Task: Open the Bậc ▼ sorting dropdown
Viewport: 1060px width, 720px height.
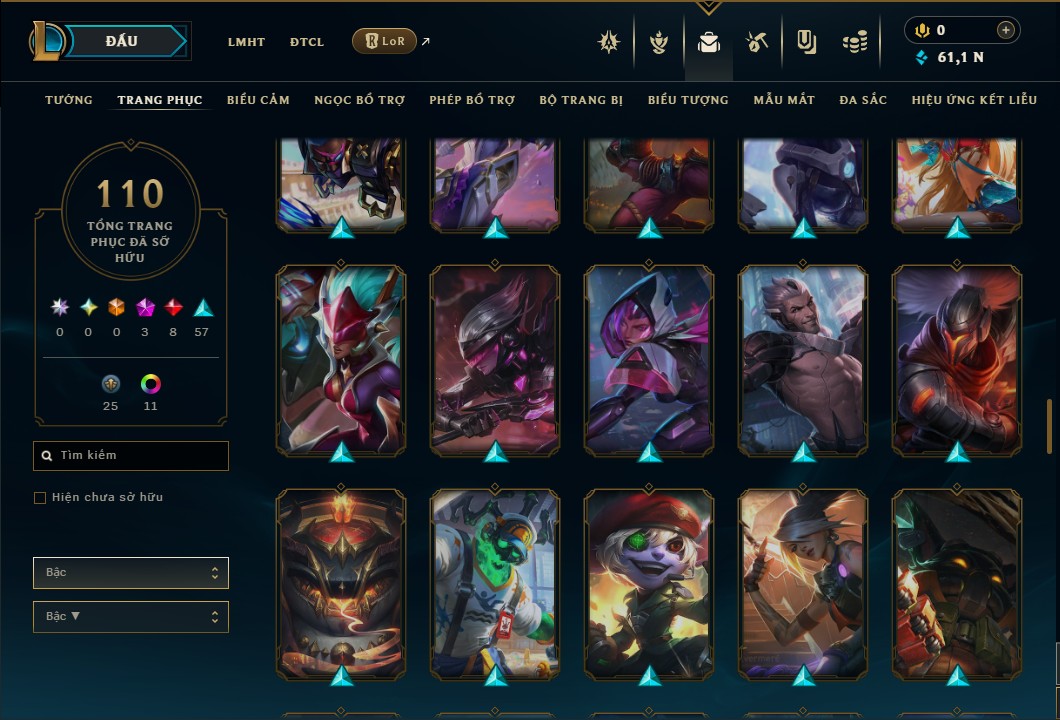Action: click(131, 616)
